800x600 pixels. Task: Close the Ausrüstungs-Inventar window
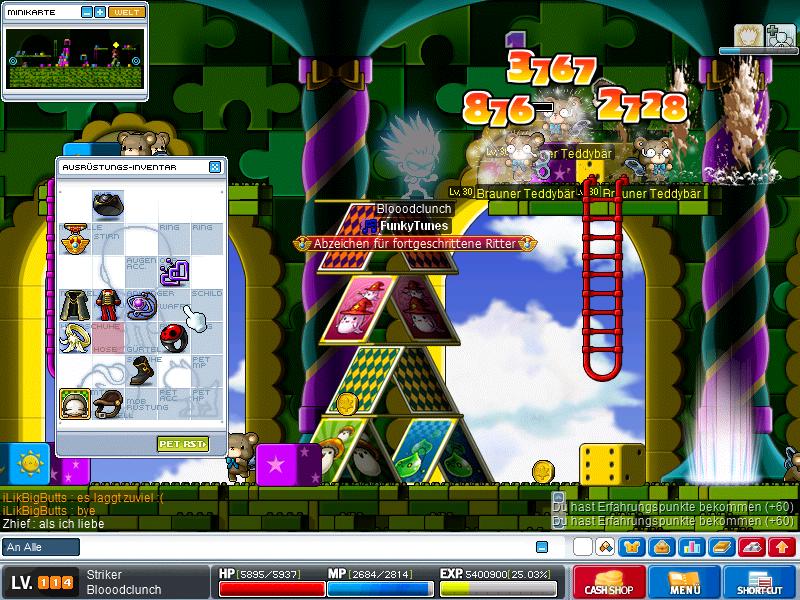click(215, 167)
